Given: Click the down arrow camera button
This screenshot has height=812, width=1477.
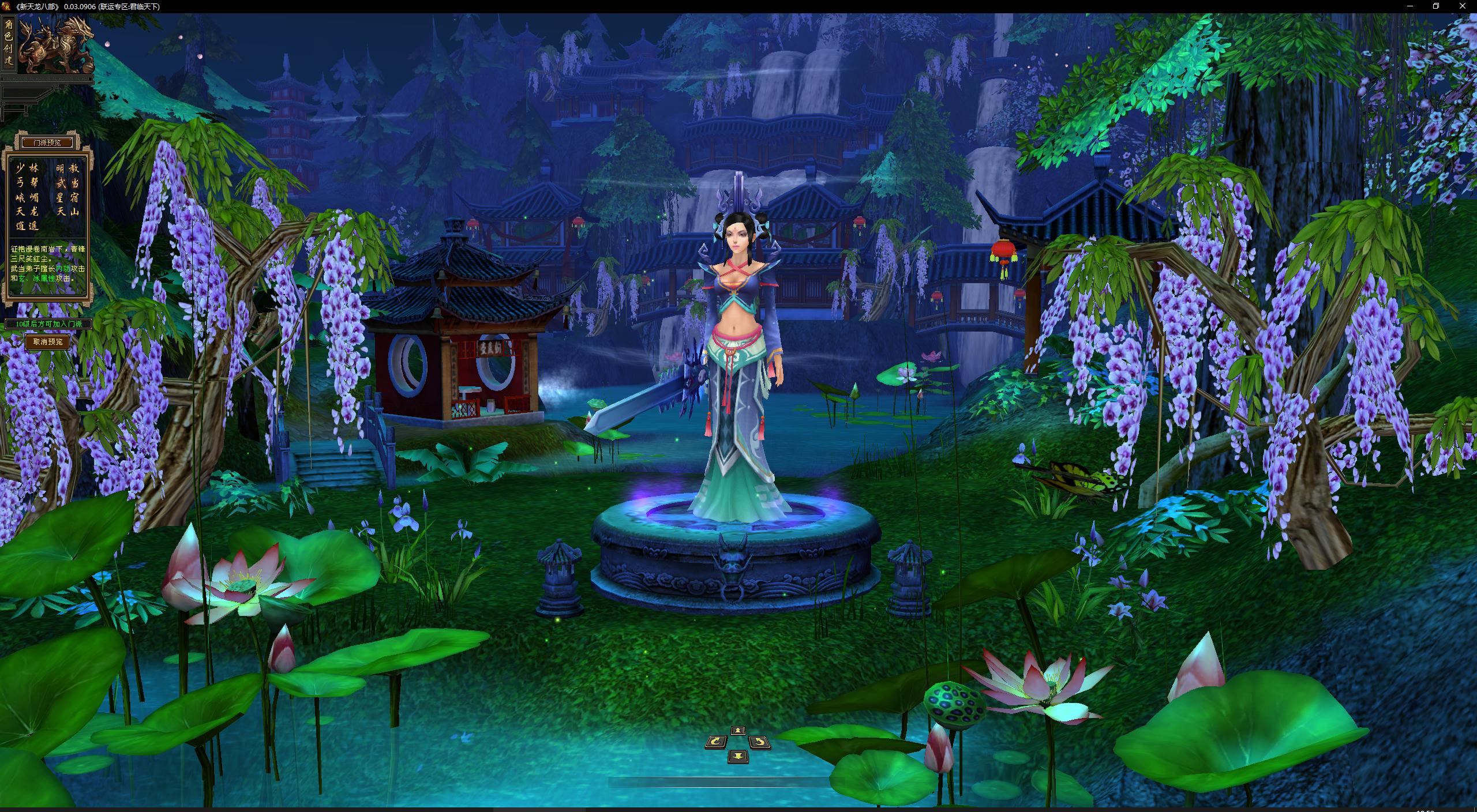Looking at the screenshot, I should click(738, 755).
